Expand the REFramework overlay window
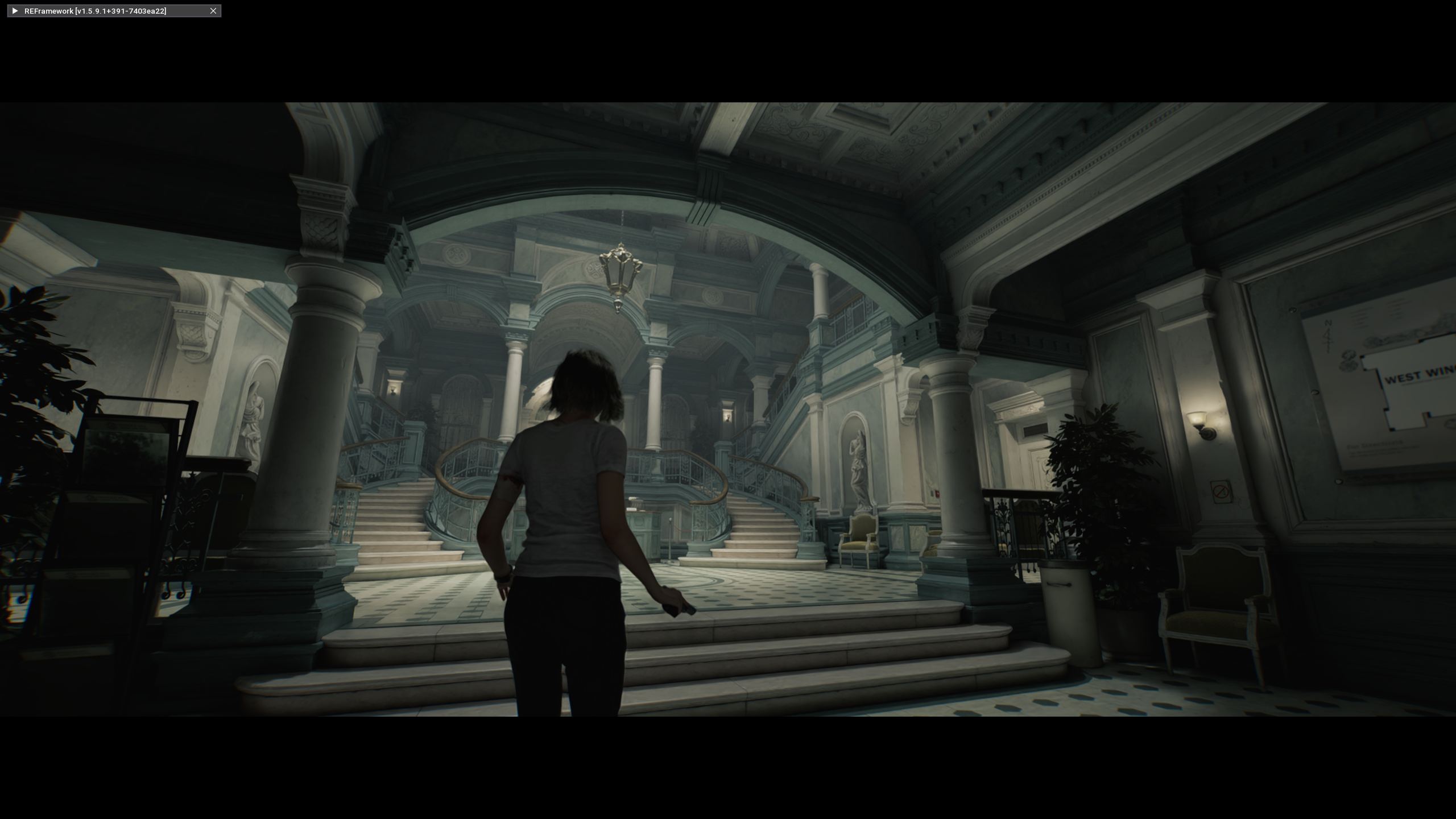Screen dimensions: 1456x819 point(15,11)
